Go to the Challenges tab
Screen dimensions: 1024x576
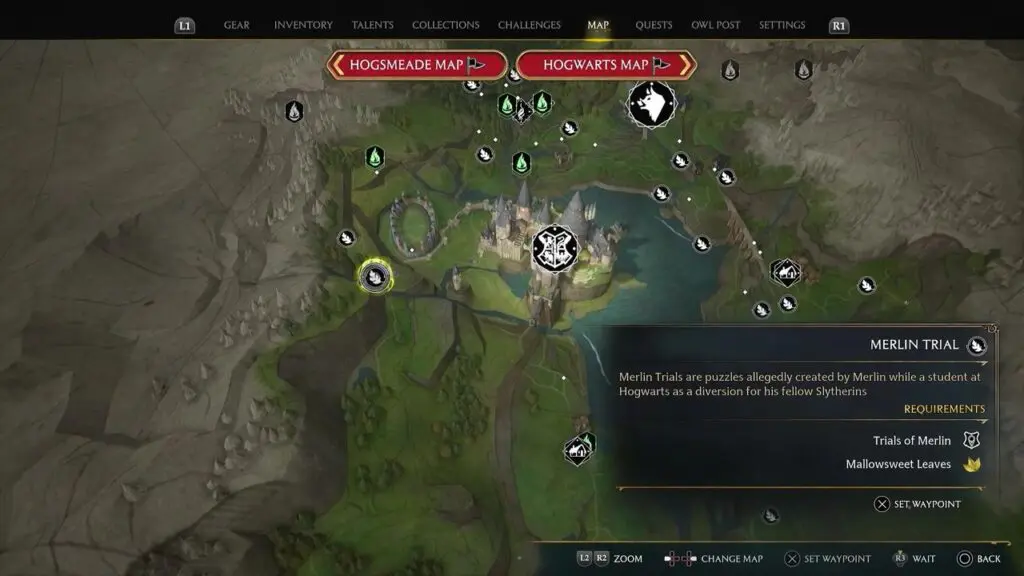[530, 25]
